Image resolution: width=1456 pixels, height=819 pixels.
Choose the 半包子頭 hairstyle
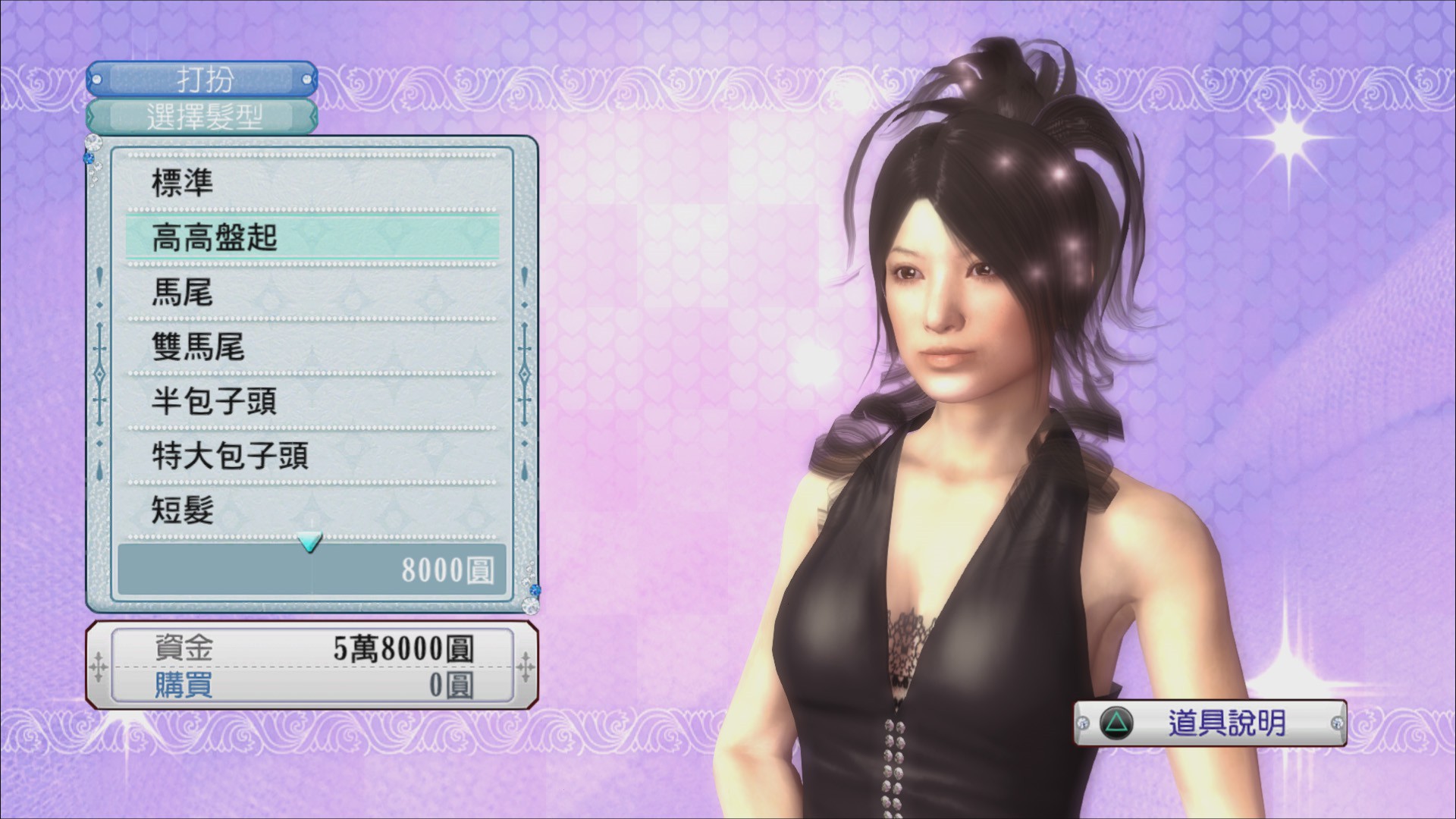click(311, 401)
